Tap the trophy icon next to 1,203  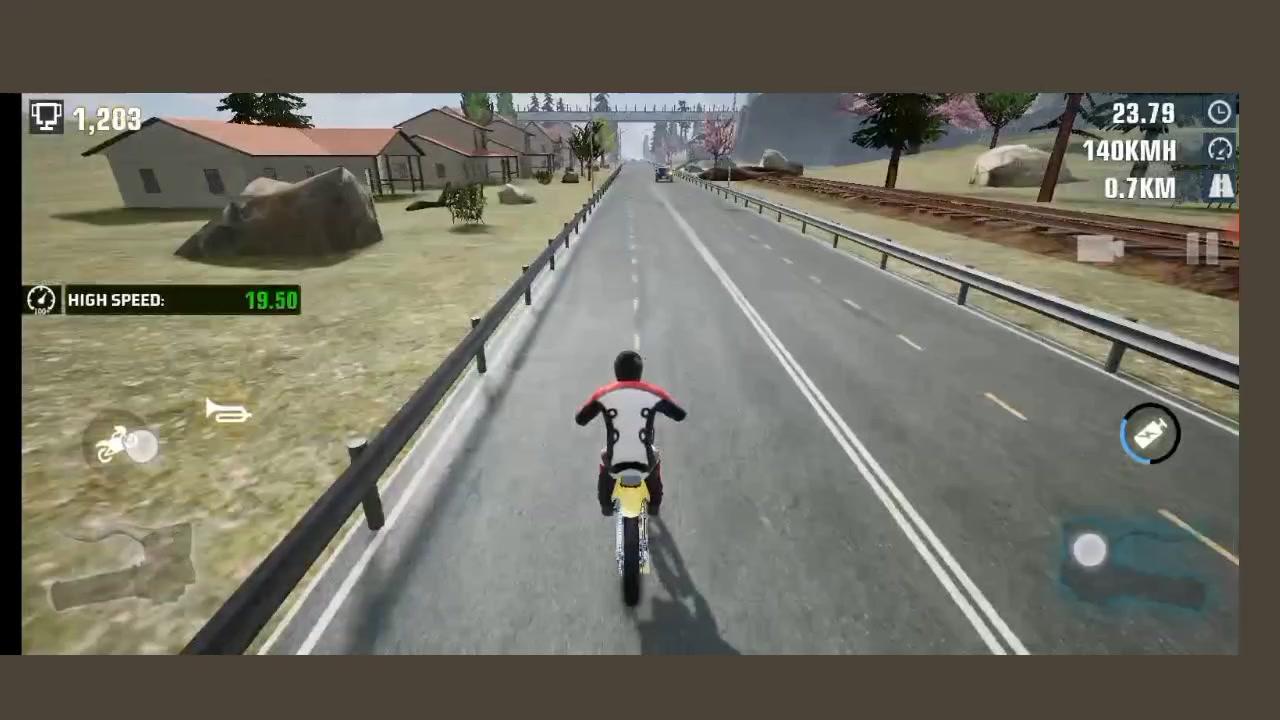click(x=46, y=118)
